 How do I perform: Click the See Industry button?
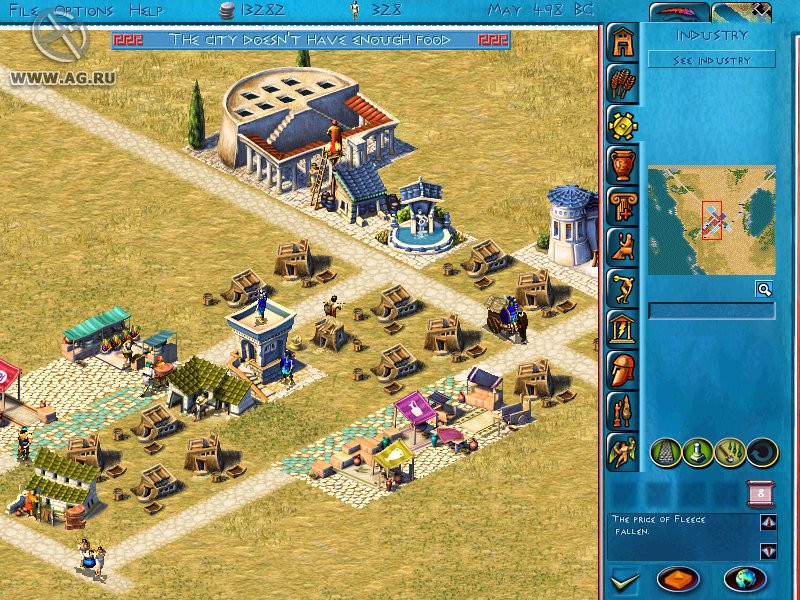coord(711,60)
